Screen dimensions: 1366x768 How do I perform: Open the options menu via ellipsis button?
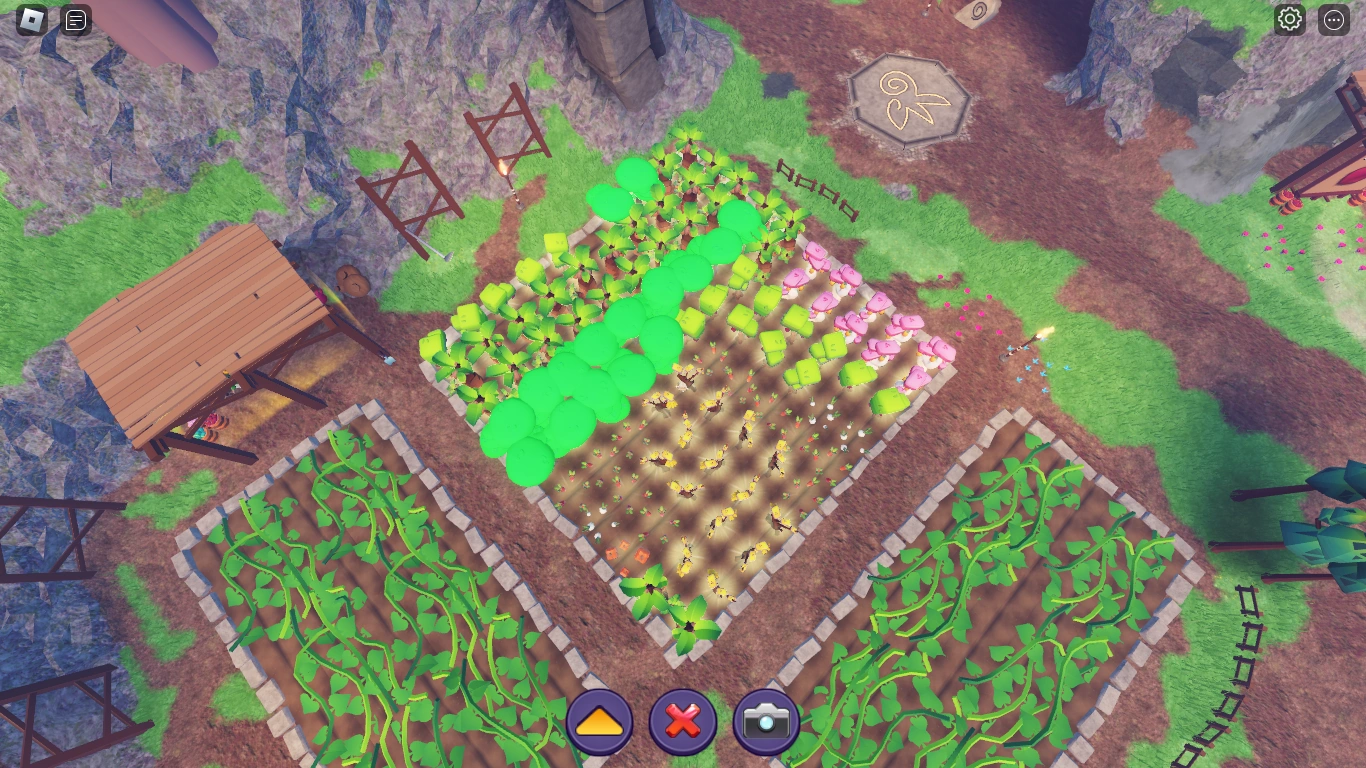1334,19
